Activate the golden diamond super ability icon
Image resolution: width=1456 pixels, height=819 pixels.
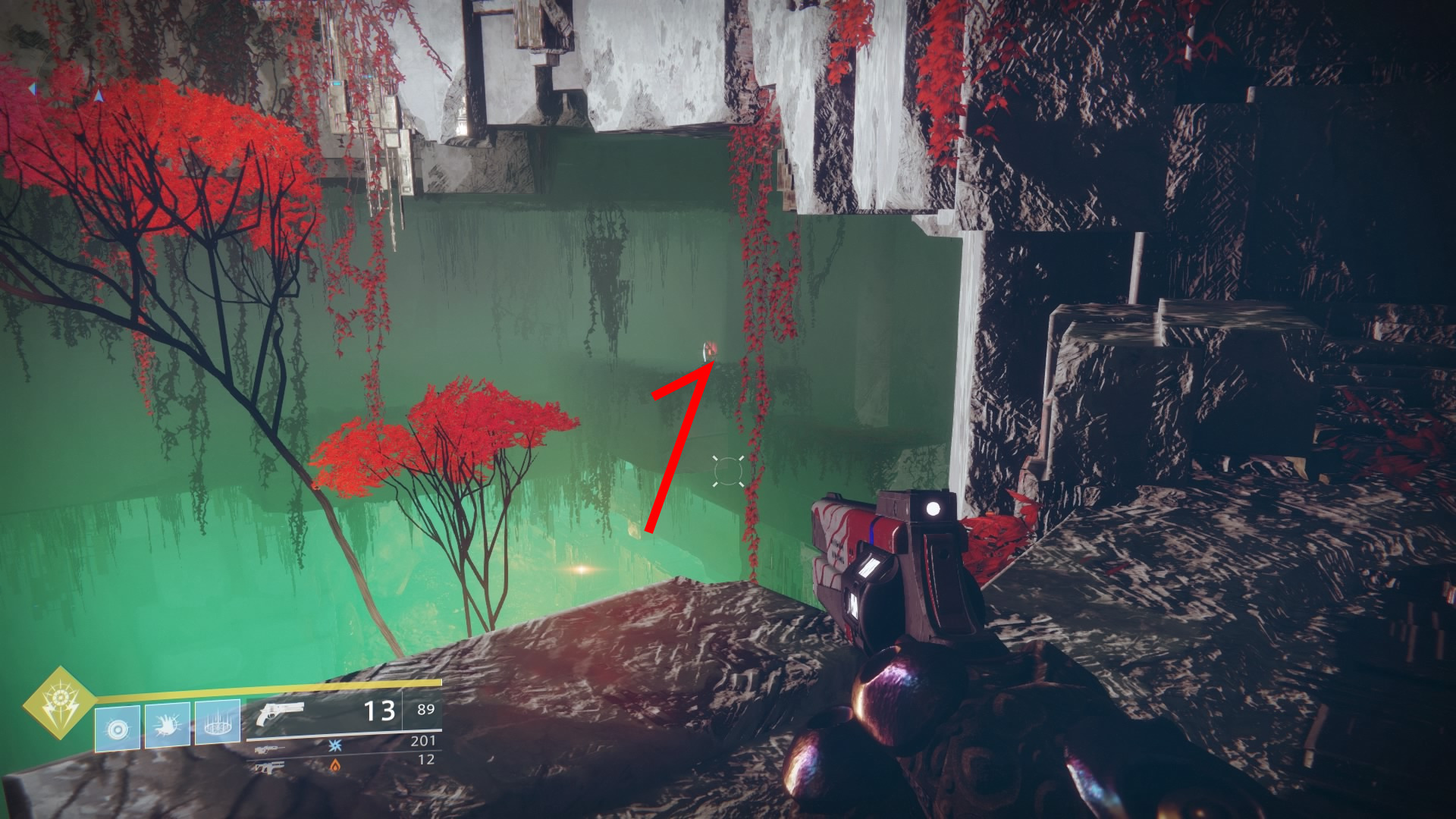tap(58, 703)
